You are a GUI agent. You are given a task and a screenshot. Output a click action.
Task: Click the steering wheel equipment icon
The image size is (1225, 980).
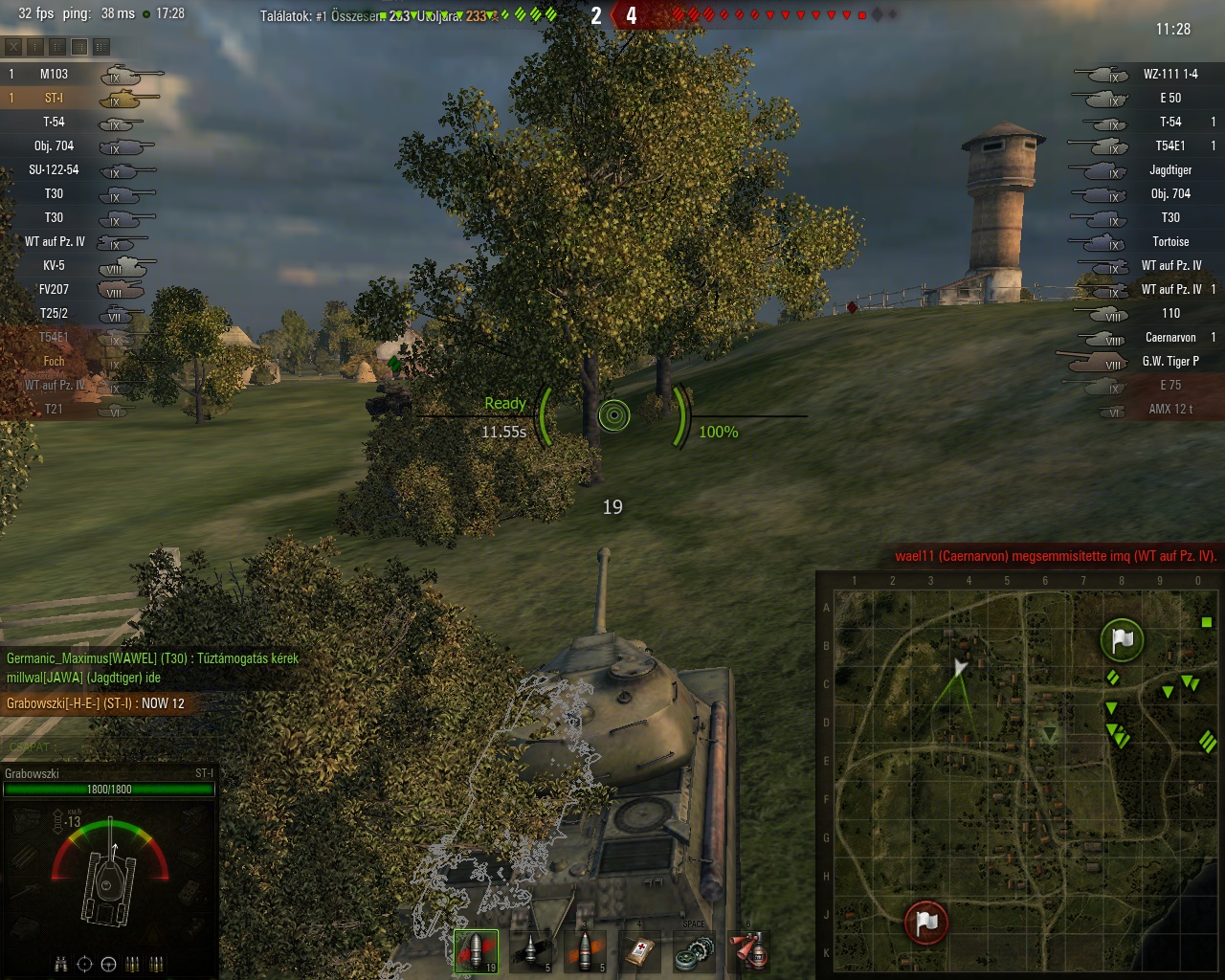pos(109,964)
